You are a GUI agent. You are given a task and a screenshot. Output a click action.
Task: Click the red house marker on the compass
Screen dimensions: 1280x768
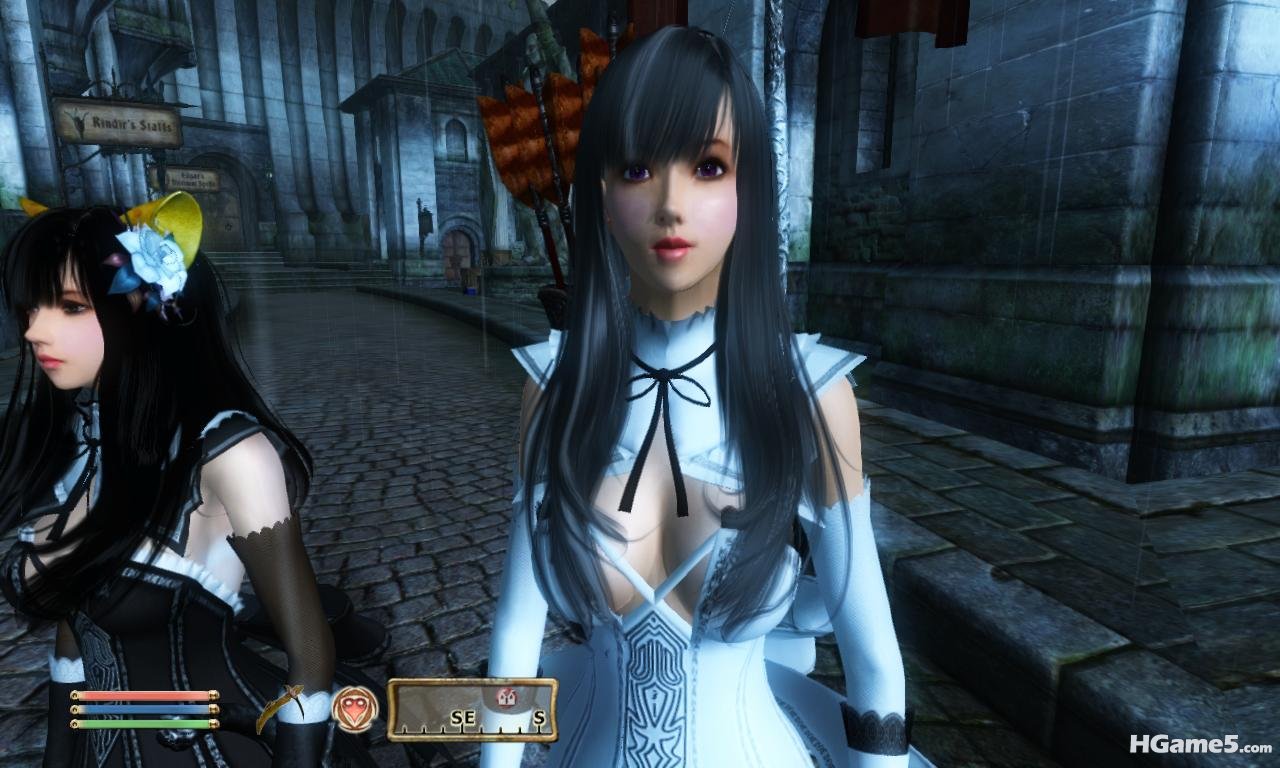pyautogui.click(x=504, y=696)
